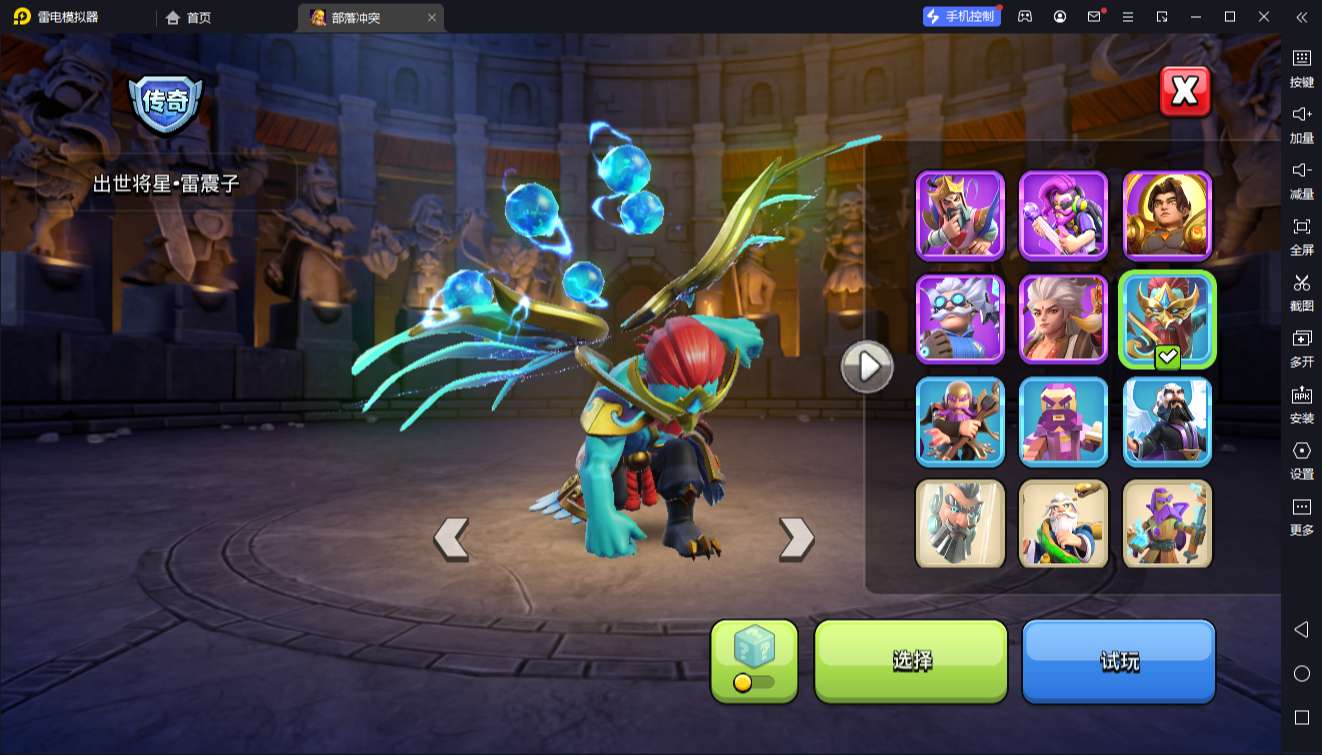Pick the purple-bearded wooden staff skin thumbnail
This screenshot has width=1322, height=755.
(960, 421)
